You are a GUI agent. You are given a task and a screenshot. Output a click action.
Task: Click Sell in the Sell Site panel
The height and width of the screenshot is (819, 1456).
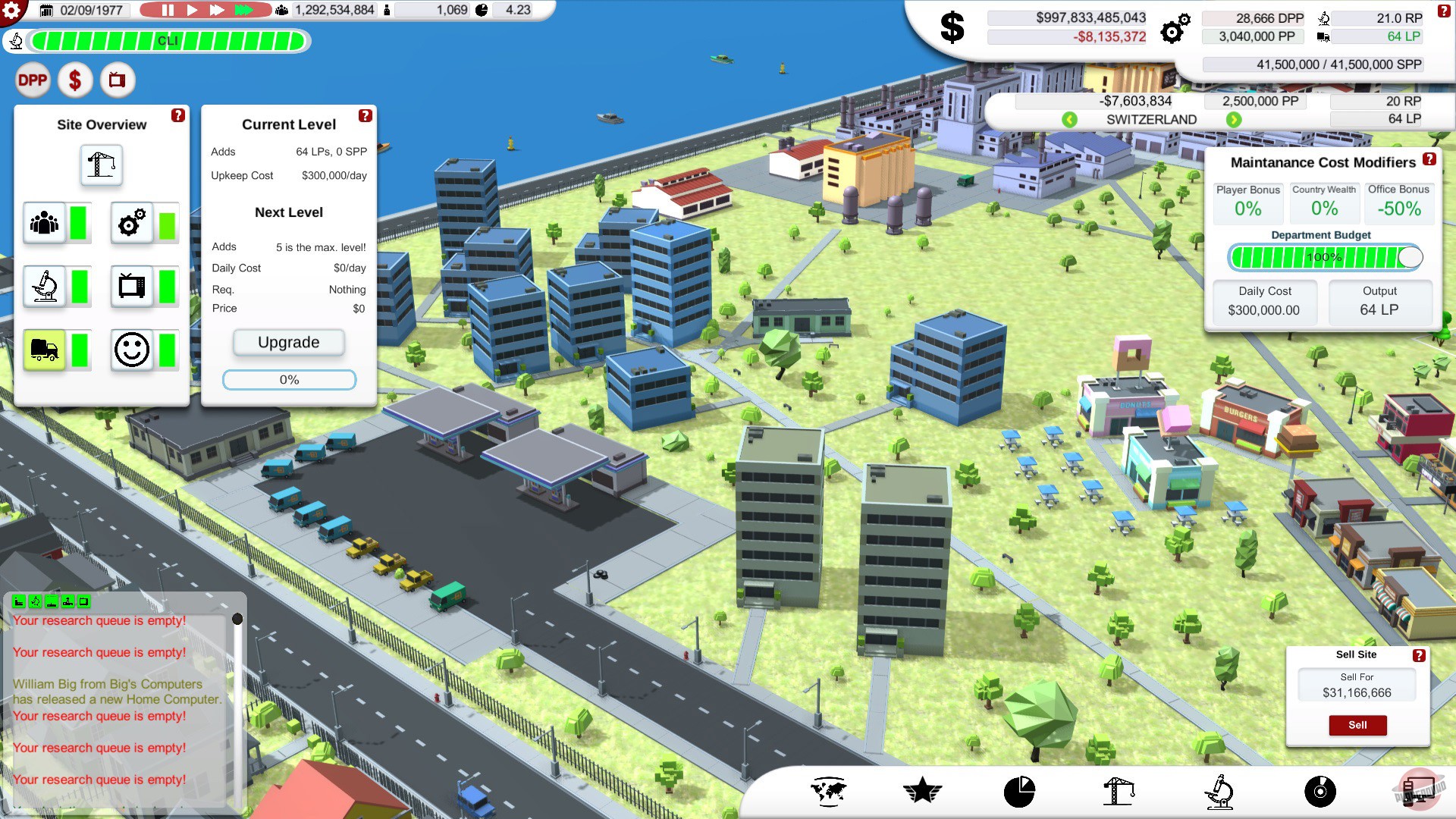tap(1357, 725)
